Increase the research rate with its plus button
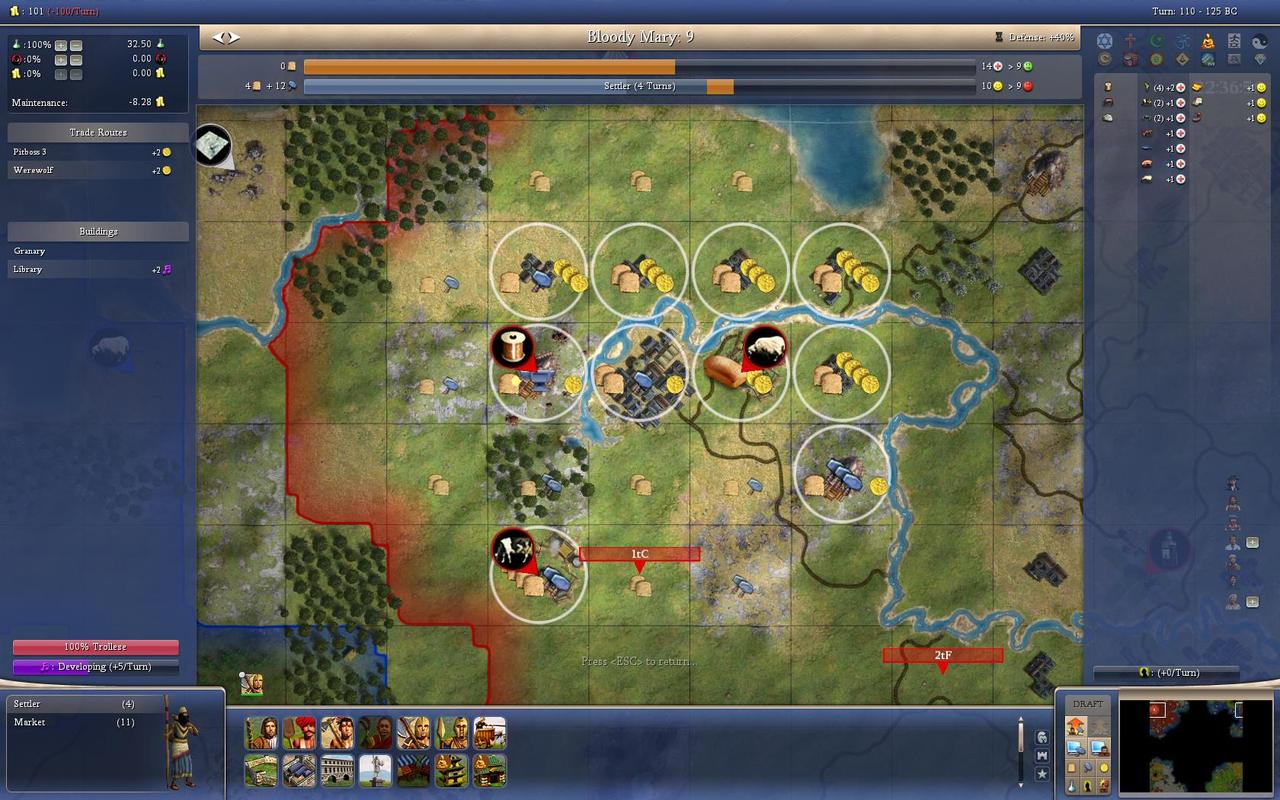The height and width of the screenshot is (800, 1280). pyautogui.click(x=61, y=45)
